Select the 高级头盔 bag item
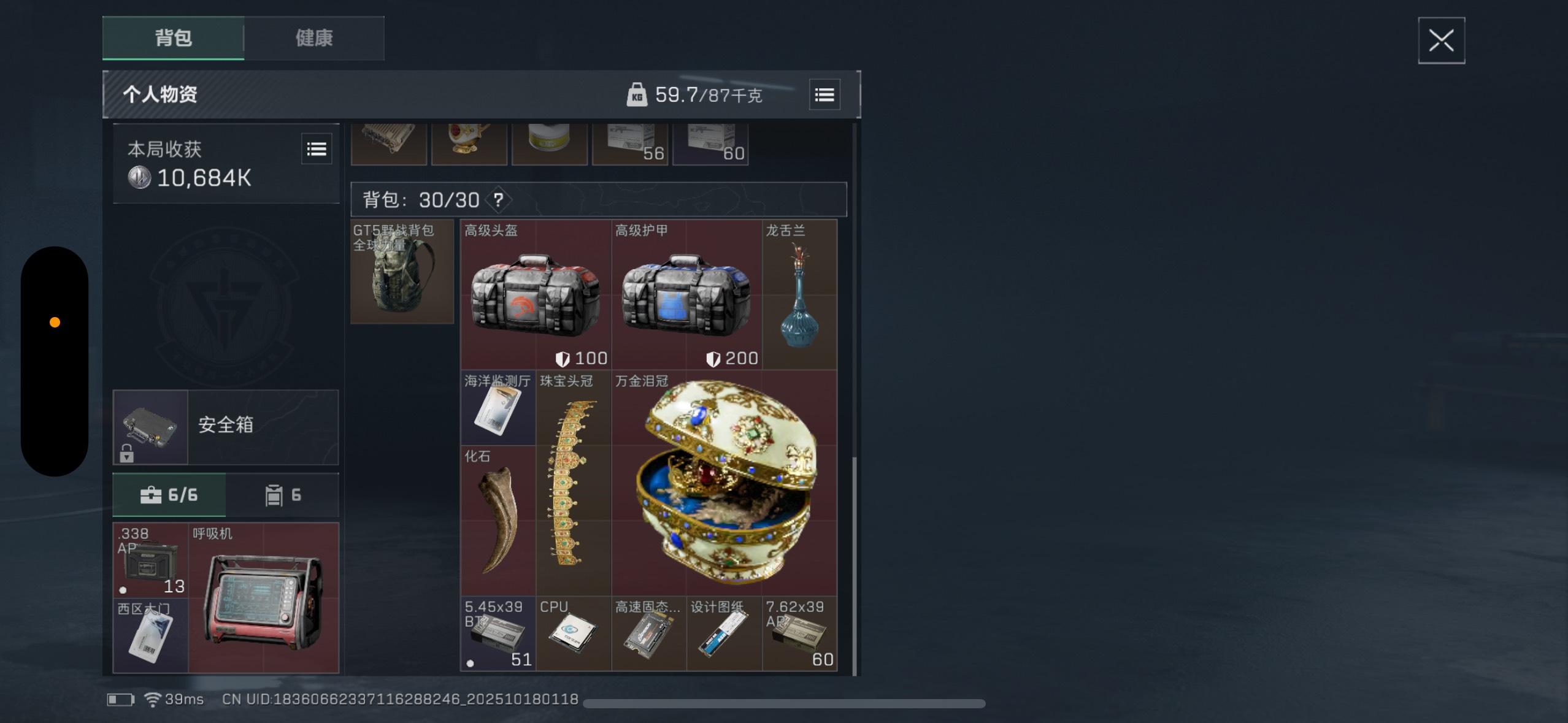 [536, 294]
